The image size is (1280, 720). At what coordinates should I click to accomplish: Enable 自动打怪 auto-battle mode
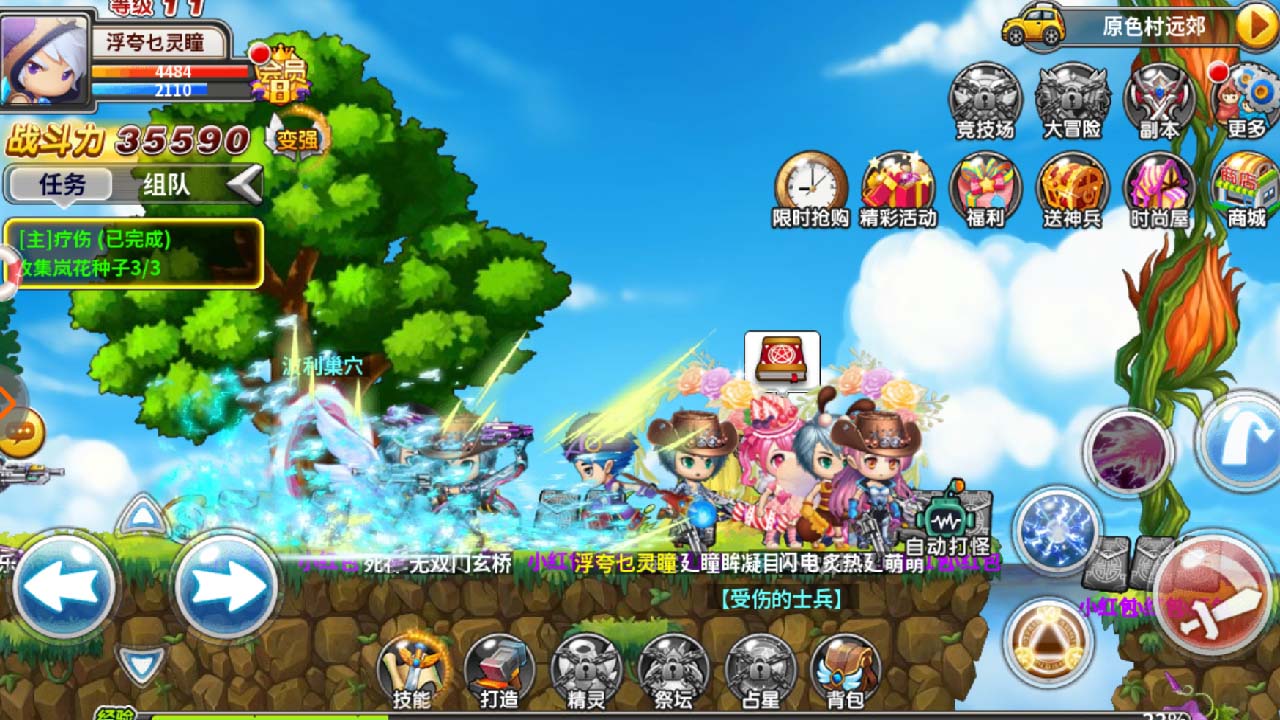pyautogui.click(x=944, y=517)
